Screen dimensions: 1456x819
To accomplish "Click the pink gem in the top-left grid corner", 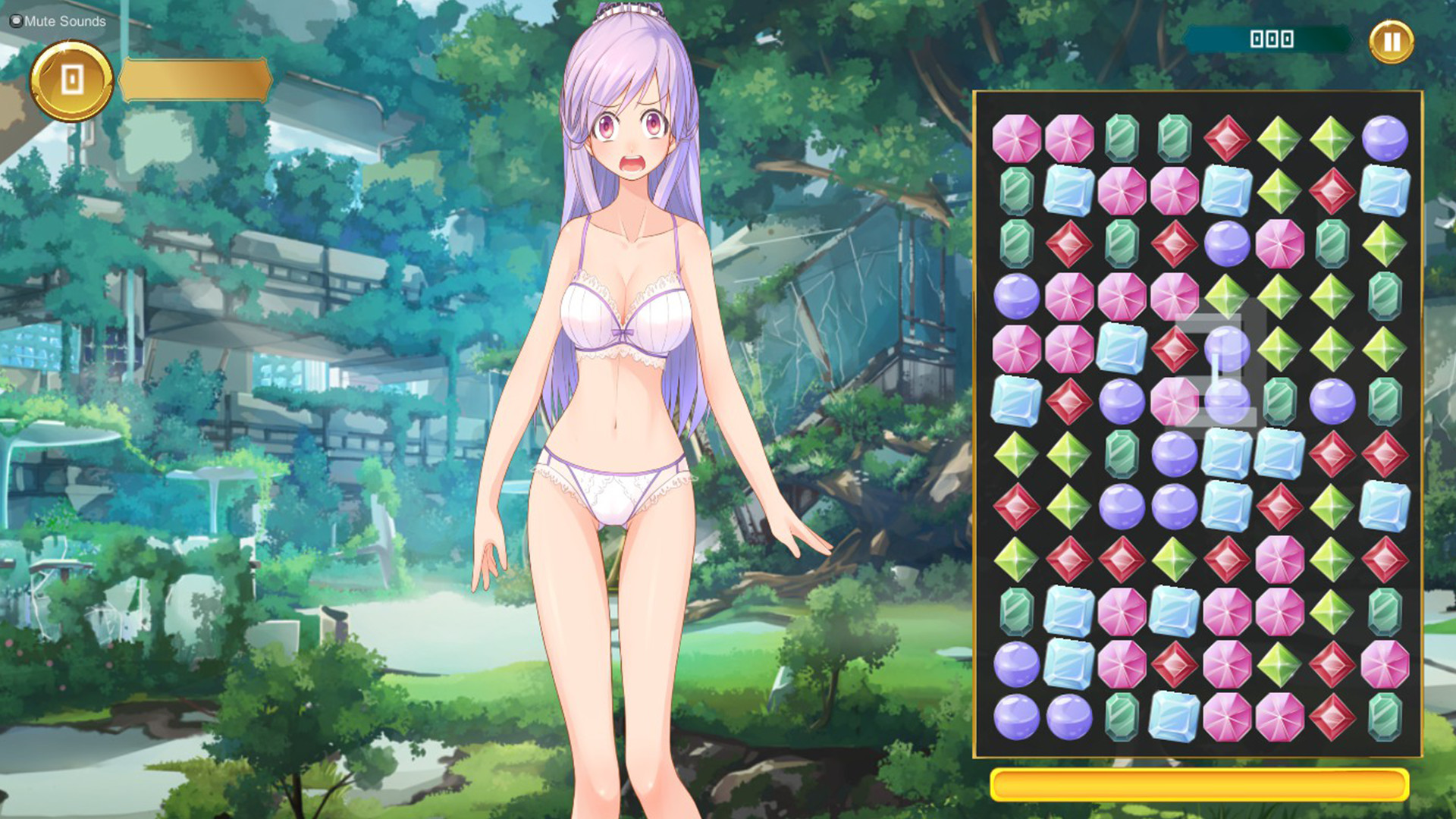I will pos(1016,138).
